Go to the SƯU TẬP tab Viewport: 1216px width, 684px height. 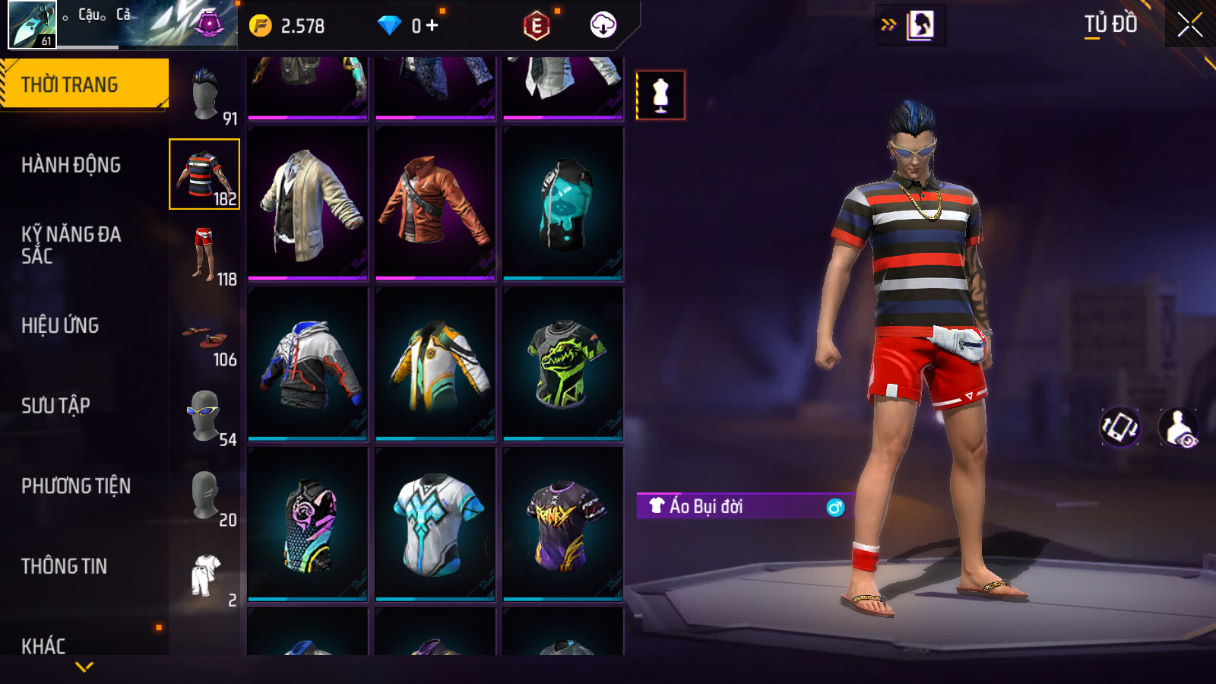click(56, 405)
